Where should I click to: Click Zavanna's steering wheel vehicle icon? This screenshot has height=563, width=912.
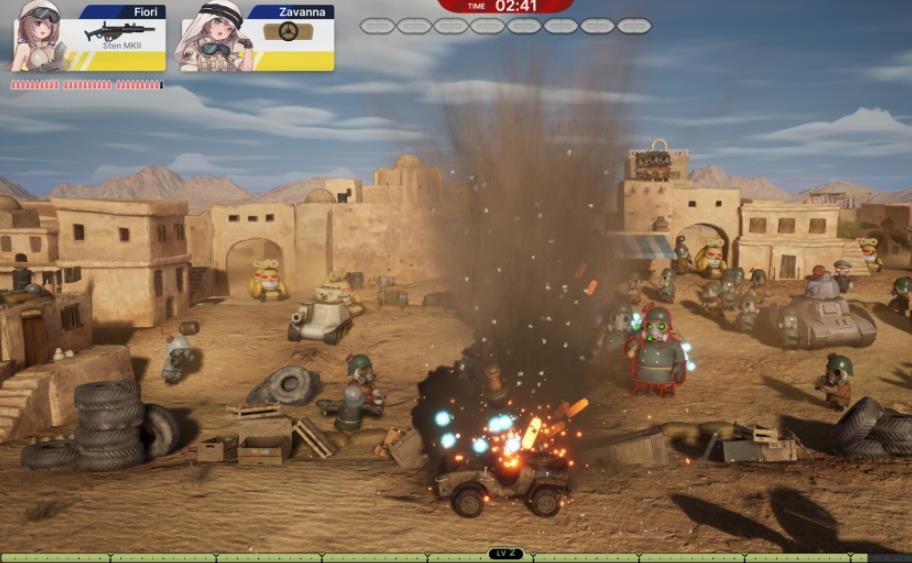288,32
